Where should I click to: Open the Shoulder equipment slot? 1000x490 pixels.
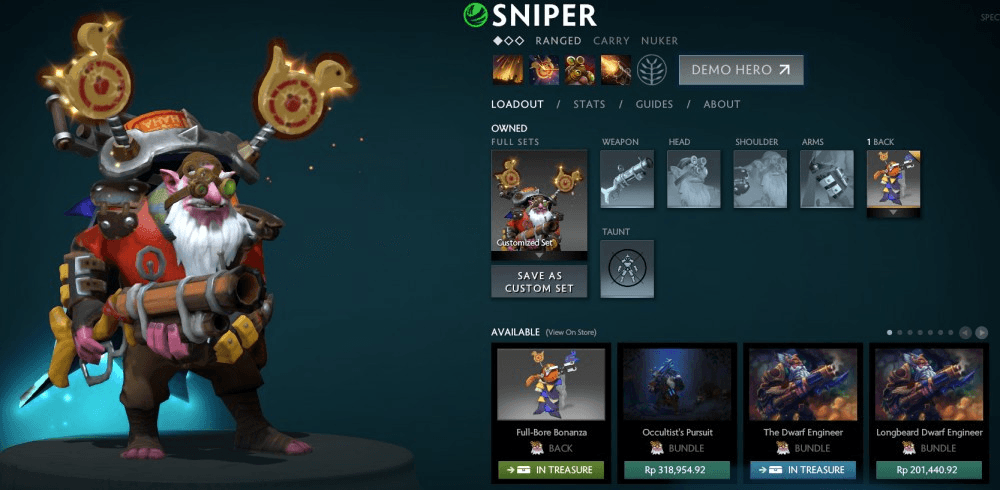pyautogui.click(x=760, y=179)
